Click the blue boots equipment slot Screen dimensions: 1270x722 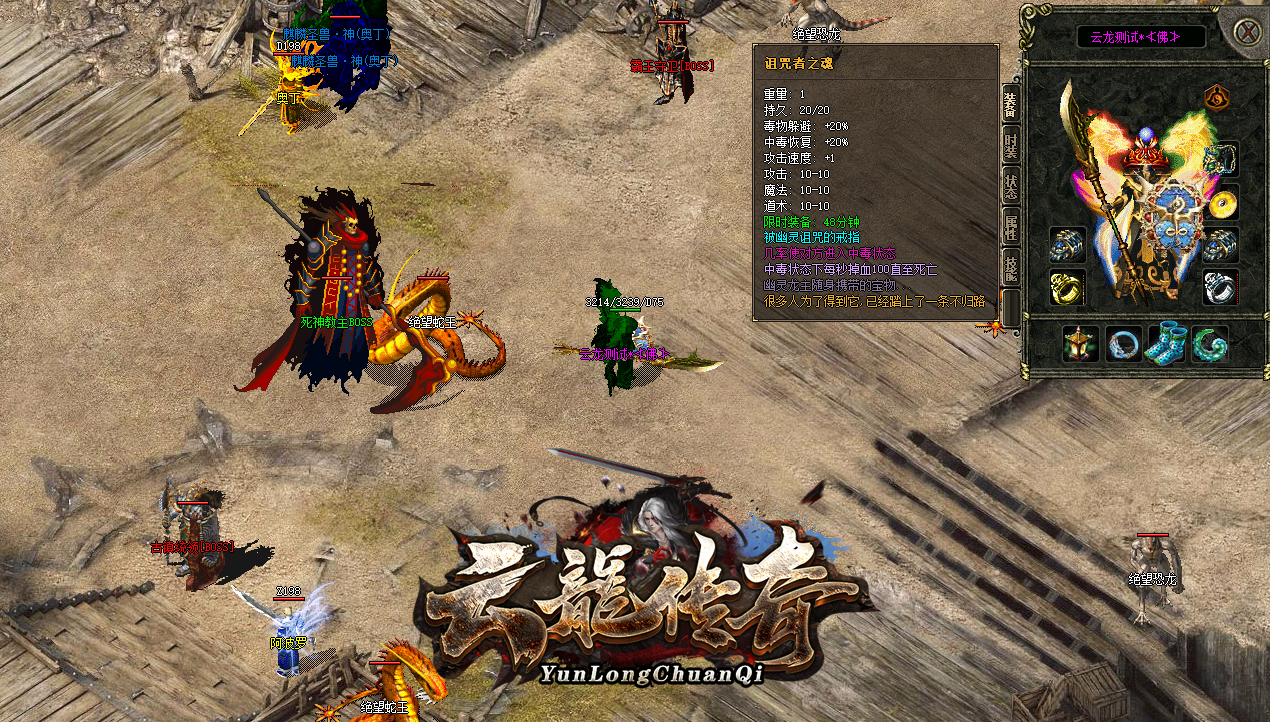pos(1167,344)
